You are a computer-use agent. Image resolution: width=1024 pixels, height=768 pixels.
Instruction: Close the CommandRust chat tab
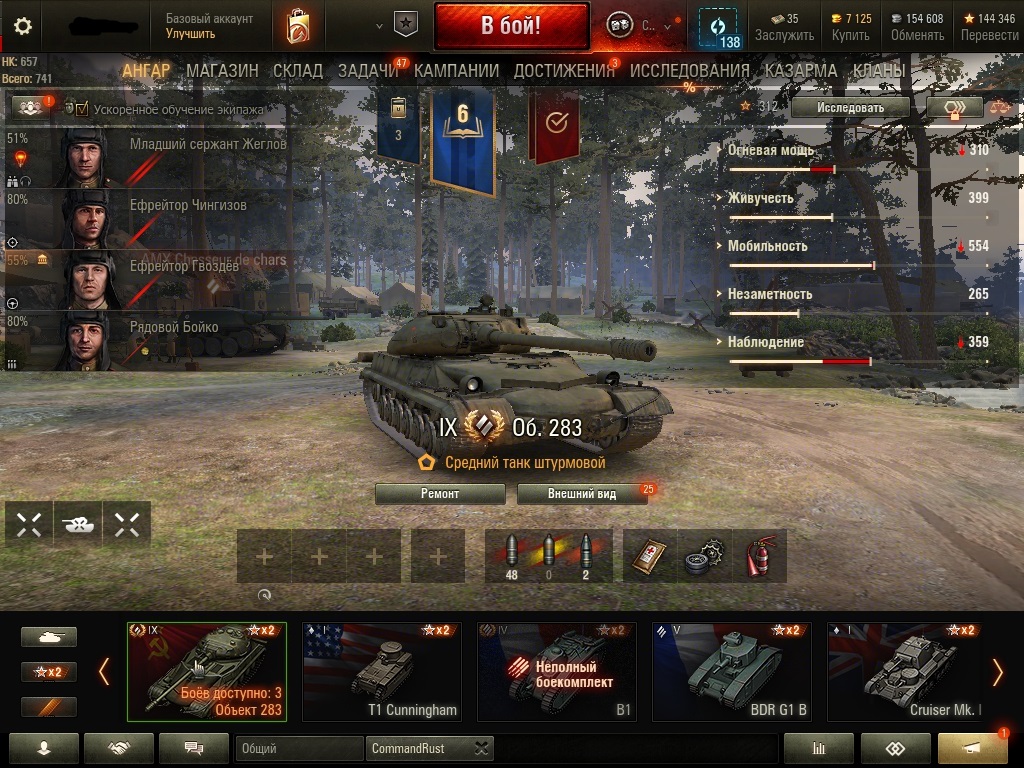coord(482,748)
